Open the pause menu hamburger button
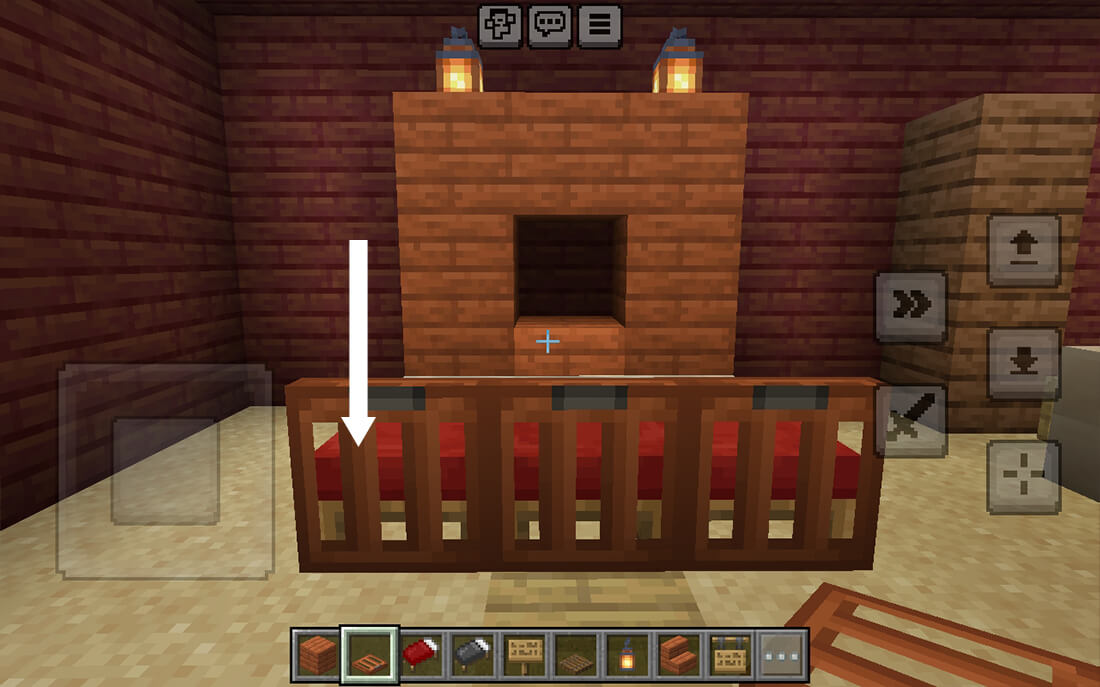 pos(598,26)
